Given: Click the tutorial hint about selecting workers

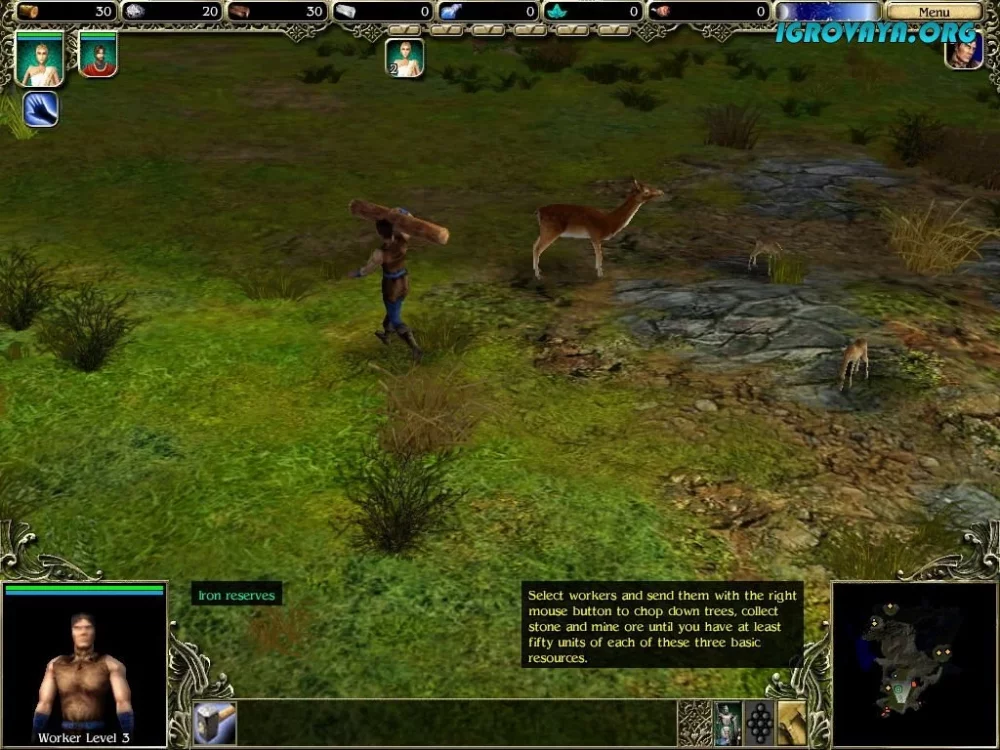Looking at the screenshot, I should [662, 626].
